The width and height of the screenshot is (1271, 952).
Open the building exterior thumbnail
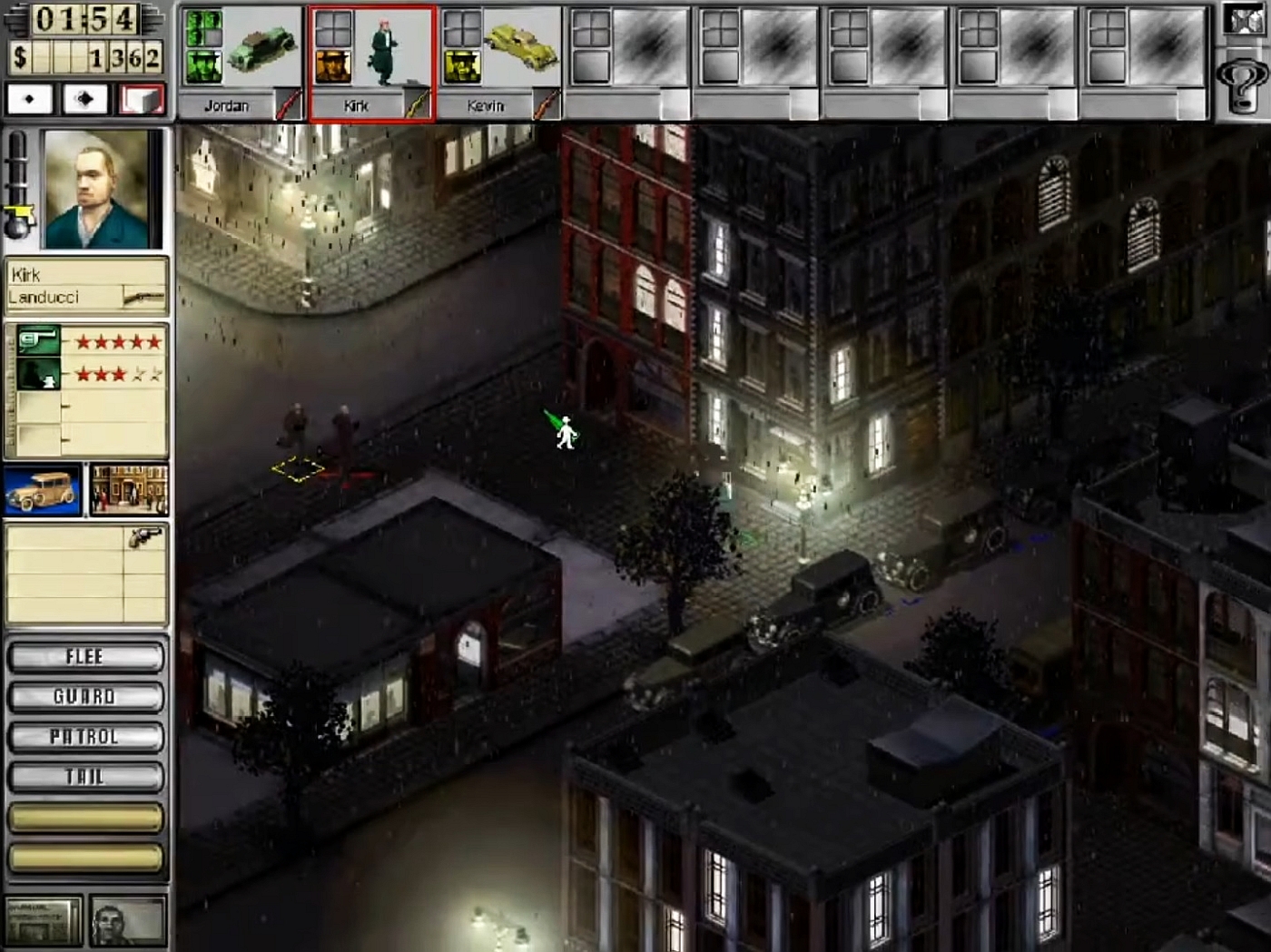click(x=130, y=488)
